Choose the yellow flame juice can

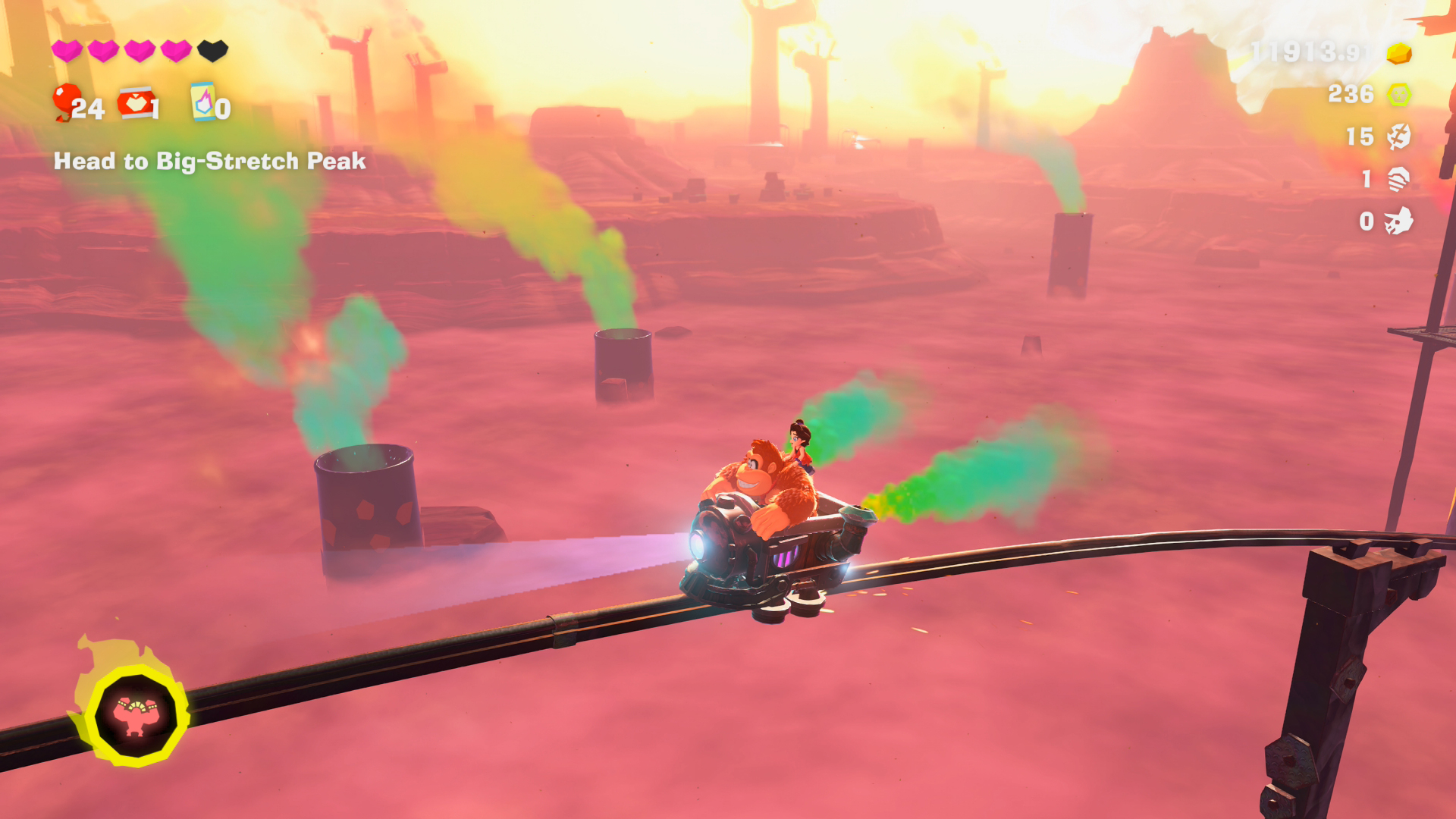click(x=202, y=102)
